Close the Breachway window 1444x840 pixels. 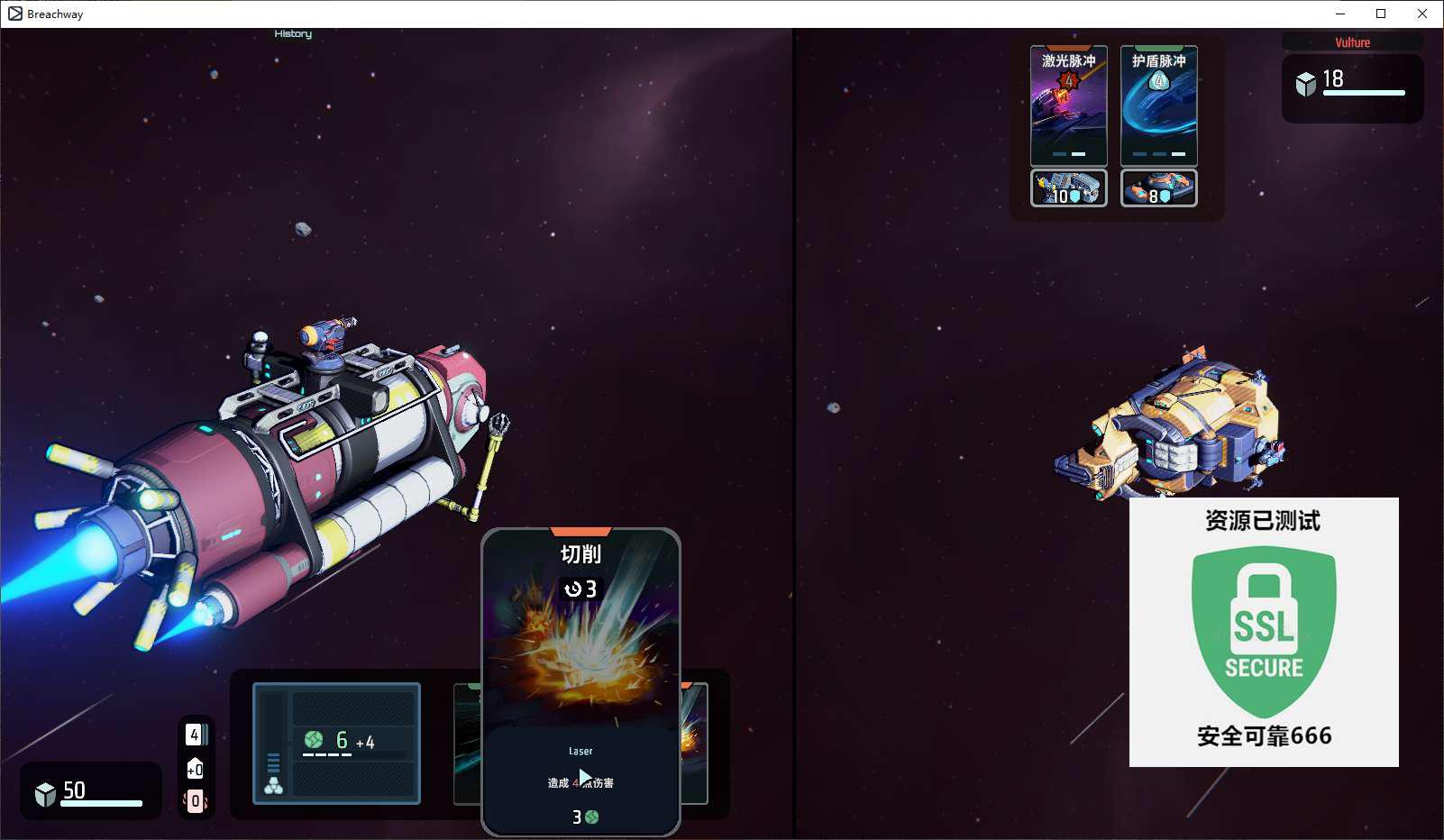pos(1422,14)
